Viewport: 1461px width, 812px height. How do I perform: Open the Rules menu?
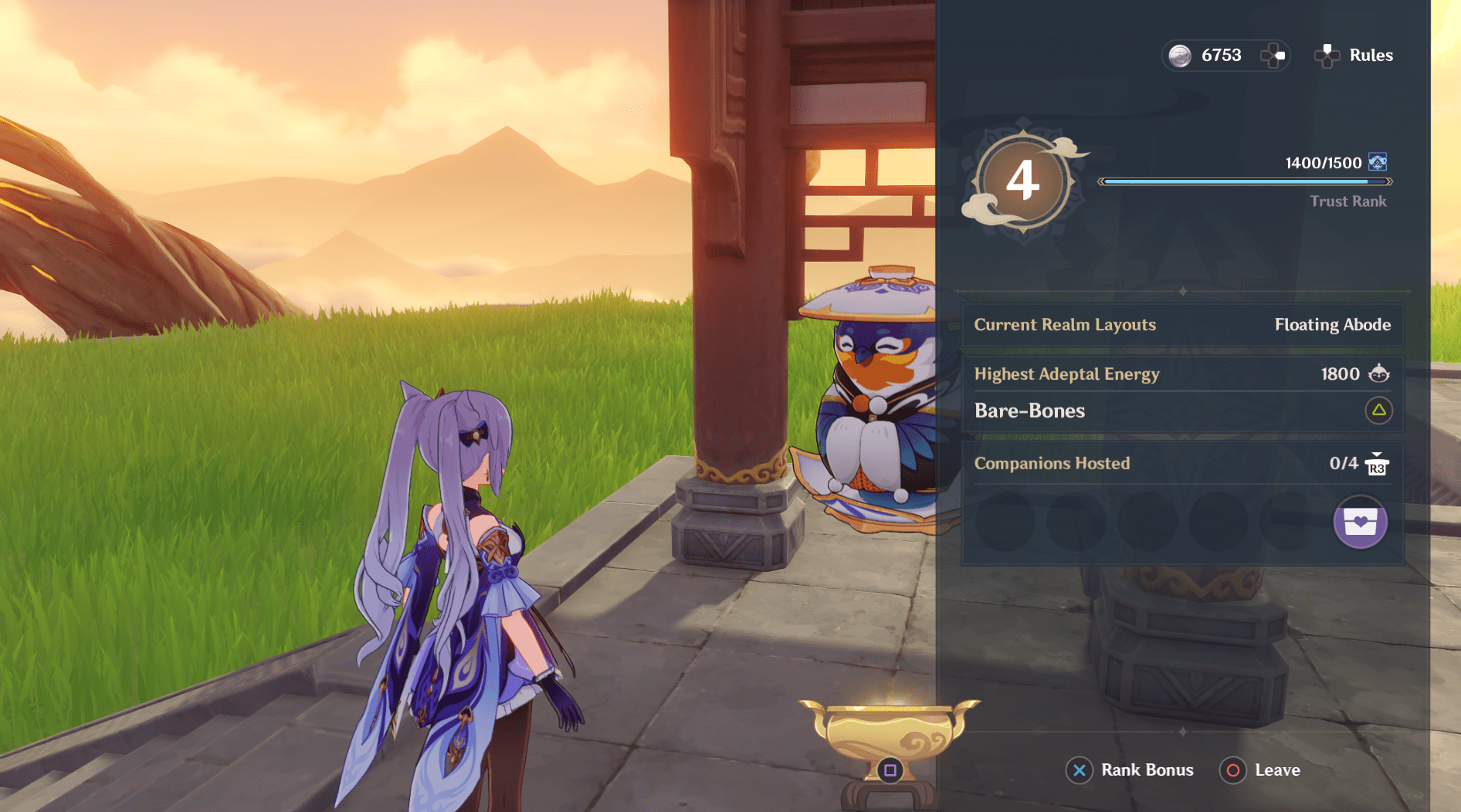point(1371,55)
